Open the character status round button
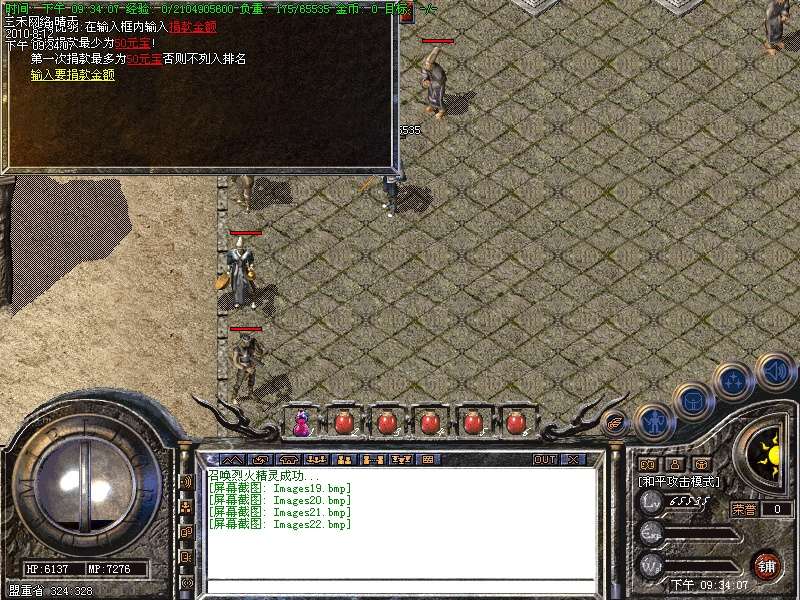 click(x=654, y=422)
